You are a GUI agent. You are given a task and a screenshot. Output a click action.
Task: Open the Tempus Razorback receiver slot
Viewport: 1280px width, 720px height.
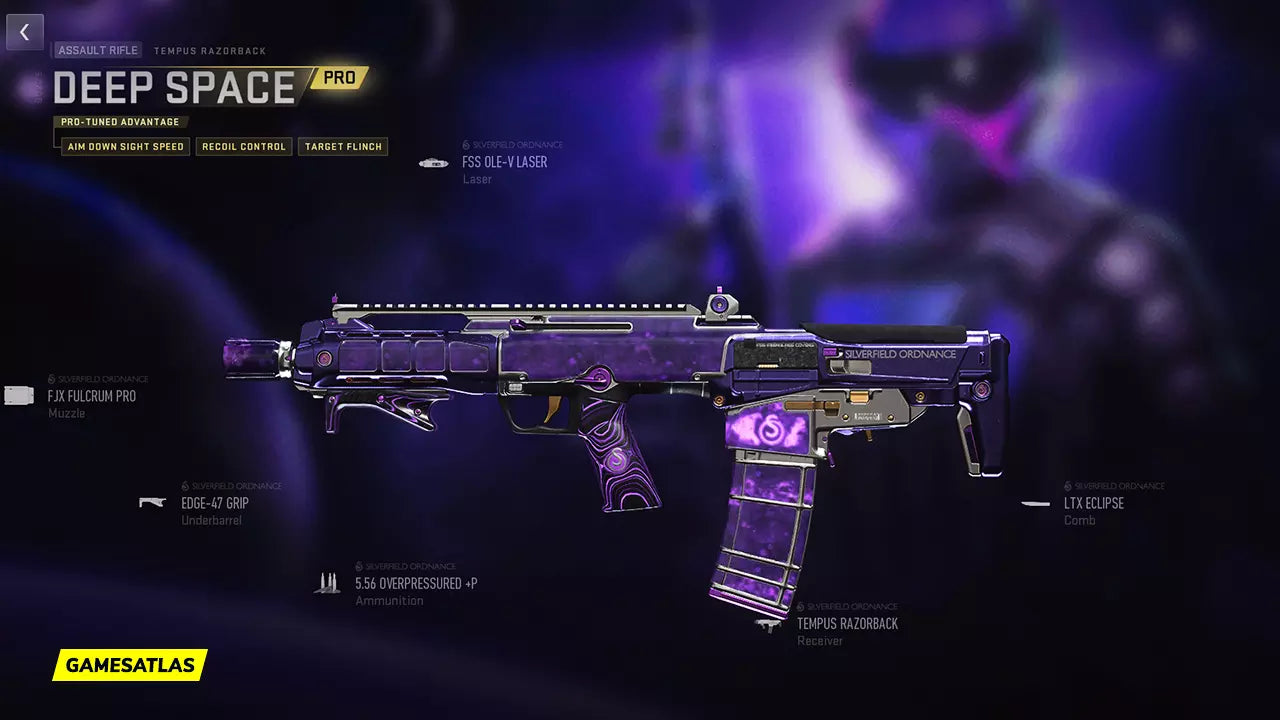(x=846, y=623)
